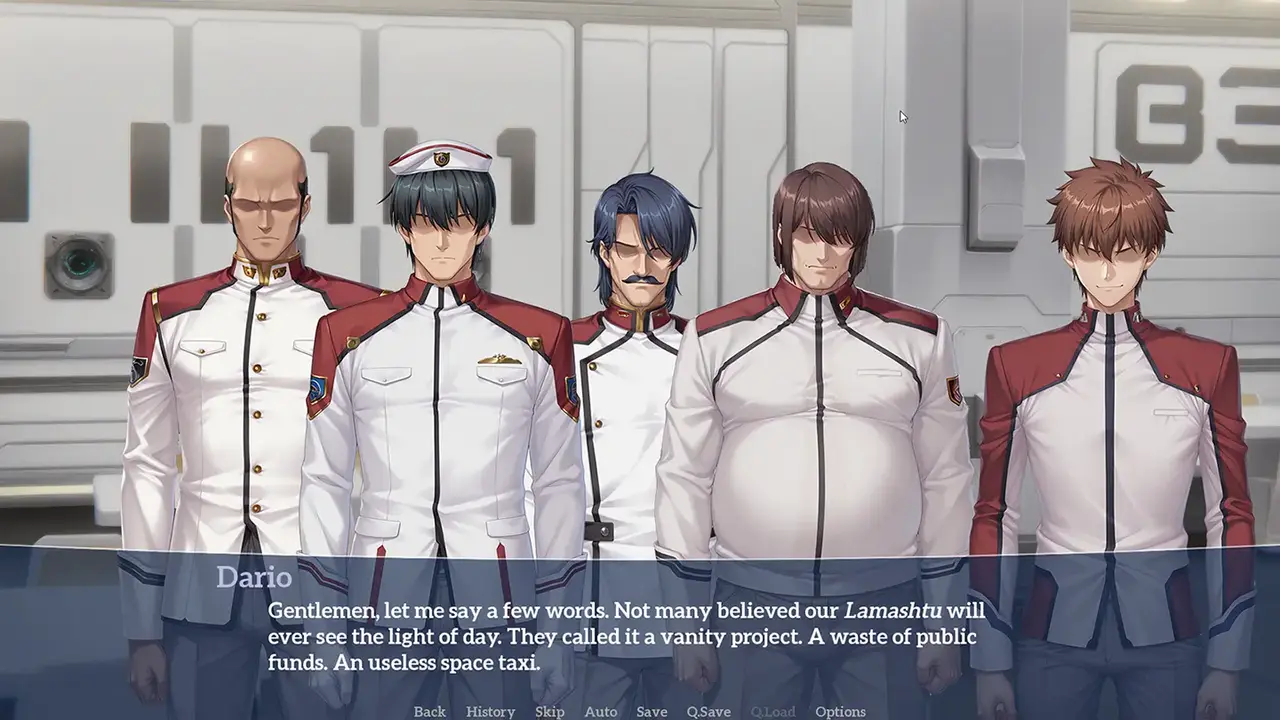The image size is (1280, 720).
Task: Go back to the previous line
Action: click(x=430, y=711)
